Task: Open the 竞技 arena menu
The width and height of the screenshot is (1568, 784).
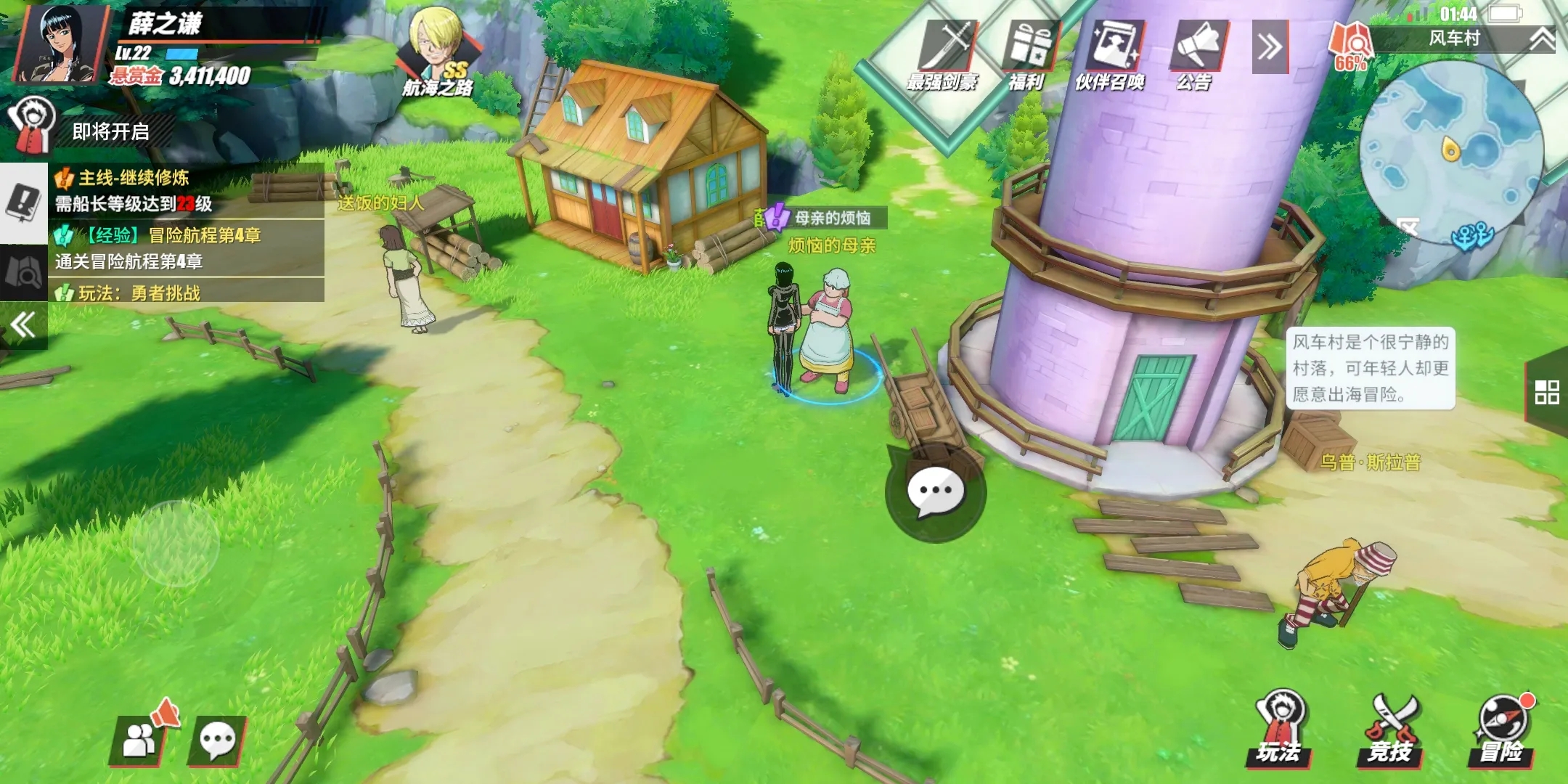Action: coord(1390,730)
